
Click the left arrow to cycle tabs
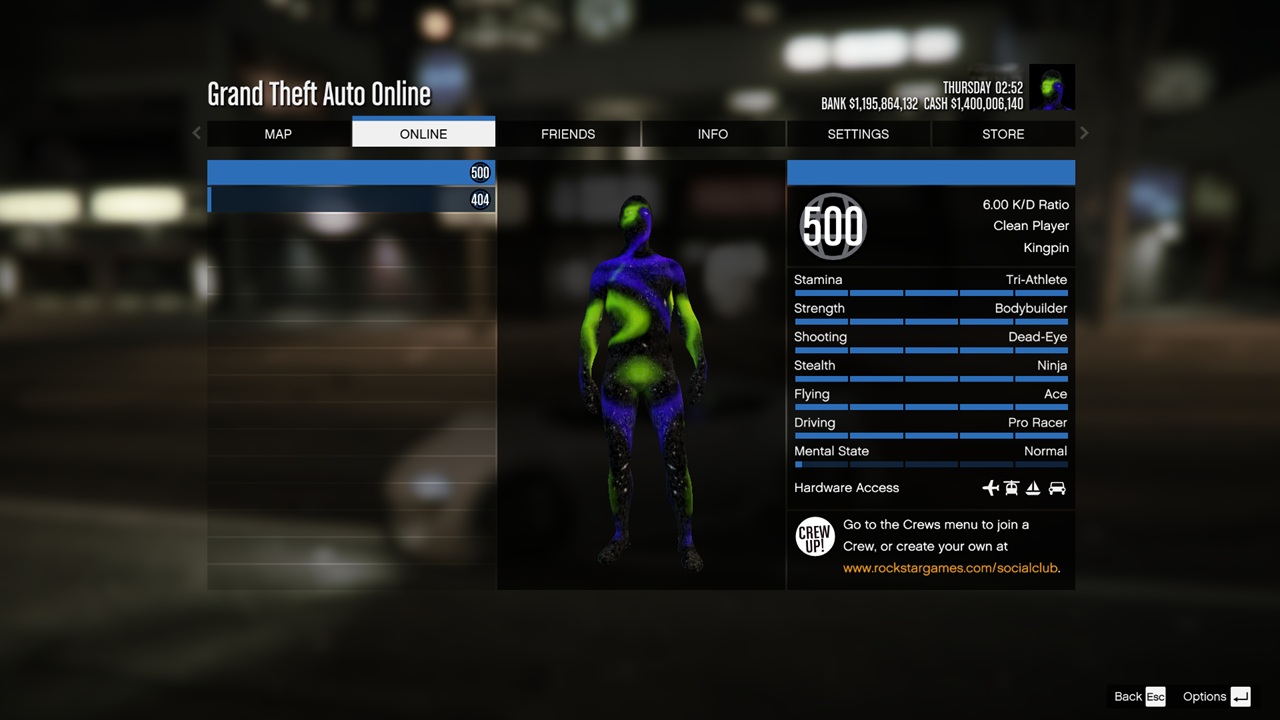[x=196, y=133]
